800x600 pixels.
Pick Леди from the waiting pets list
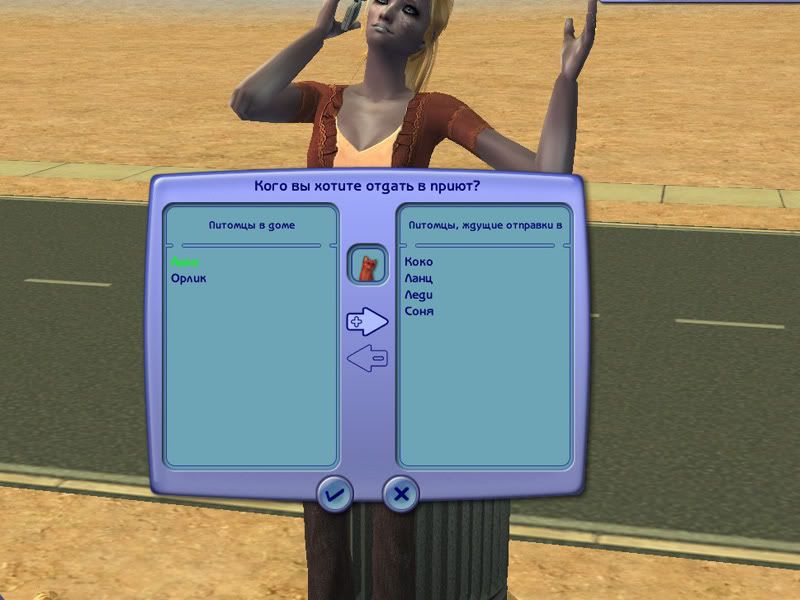pyautogui.click(x=419, y=296)
